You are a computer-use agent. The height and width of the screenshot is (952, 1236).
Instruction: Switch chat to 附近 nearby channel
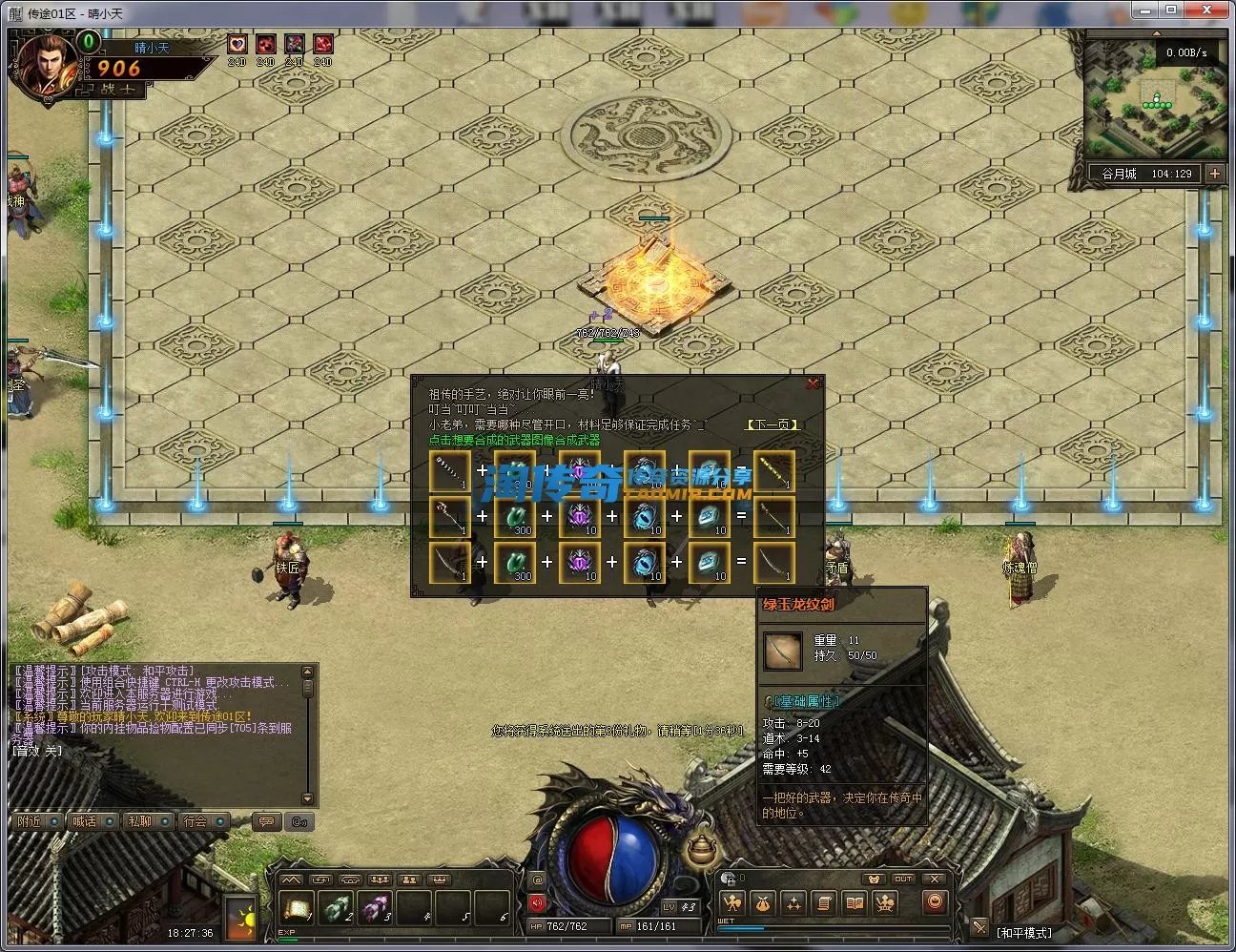click(31, 821)
